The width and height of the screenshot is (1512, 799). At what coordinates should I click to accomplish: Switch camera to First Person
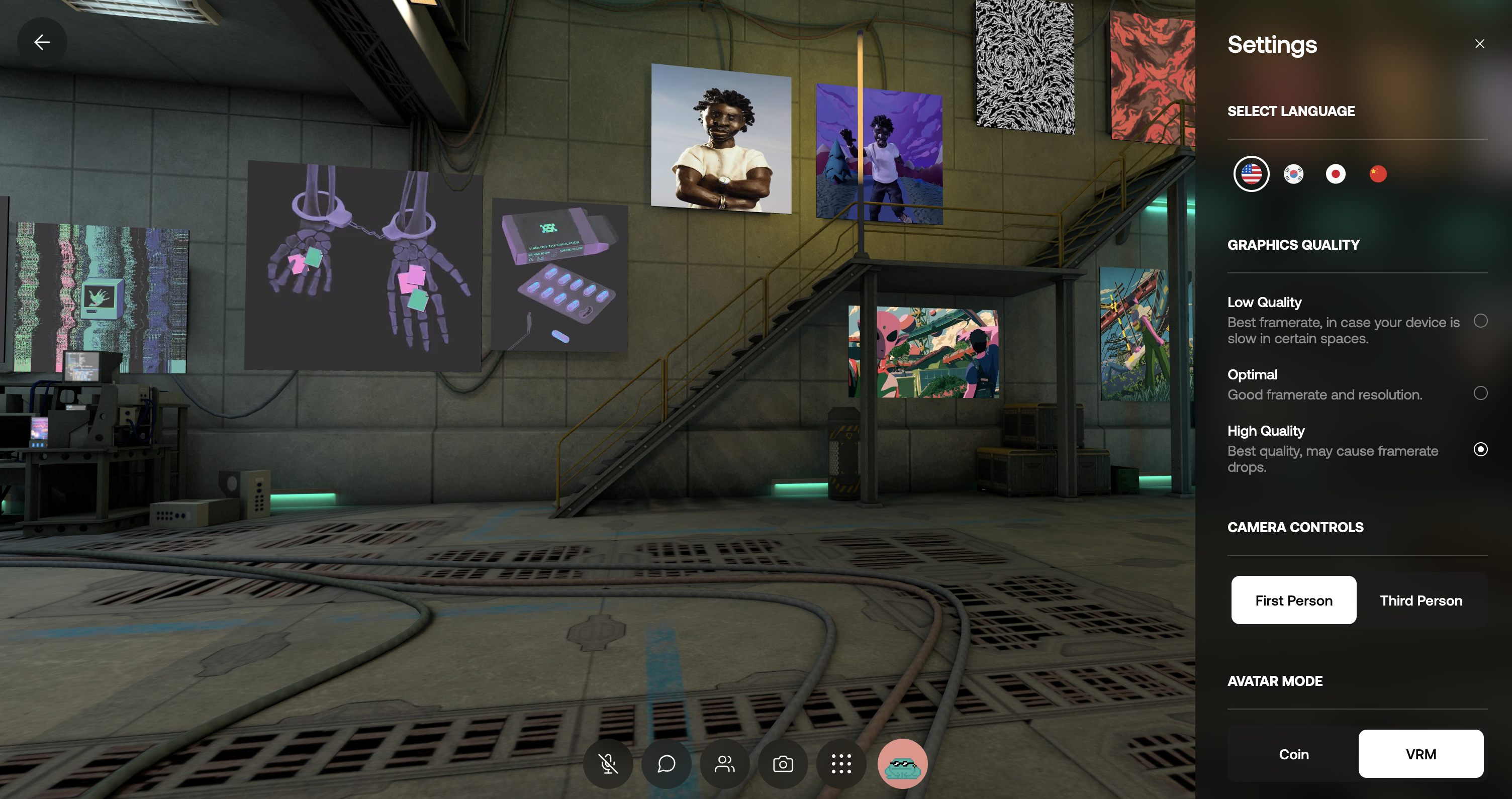point(1293,600)
